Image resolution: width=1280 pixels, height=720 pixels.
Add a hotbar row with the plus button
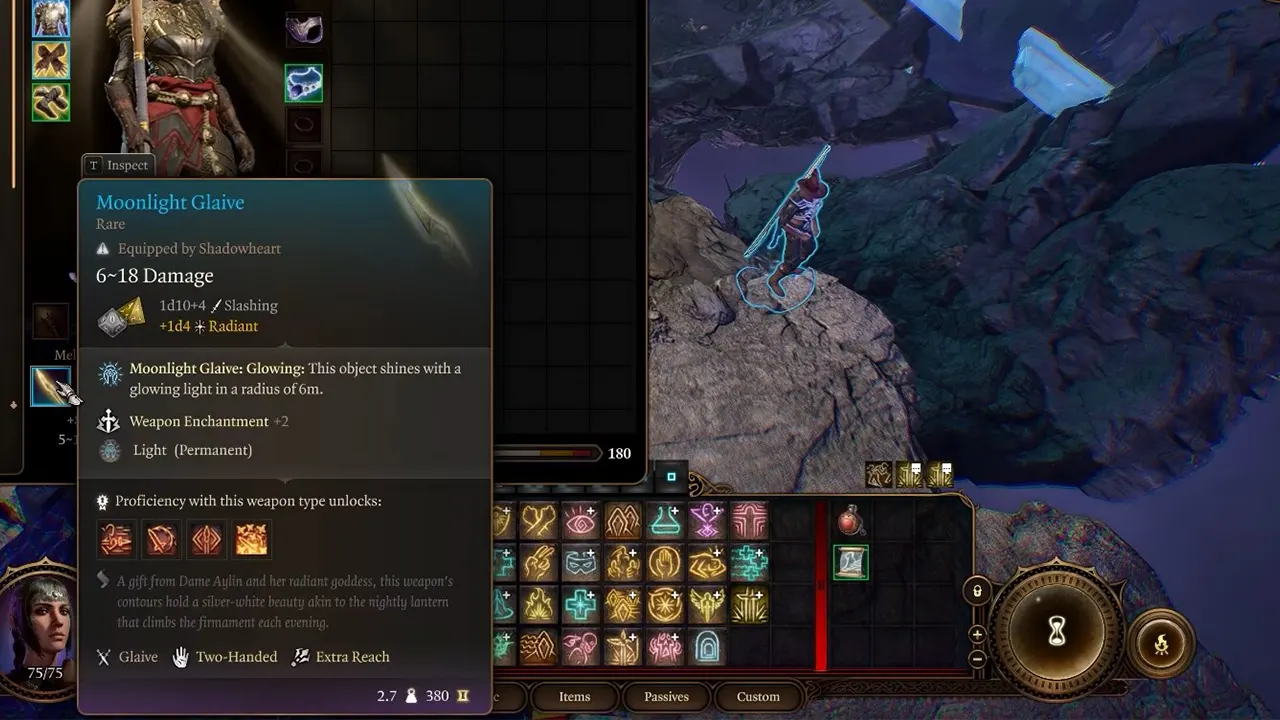(977, 634)
